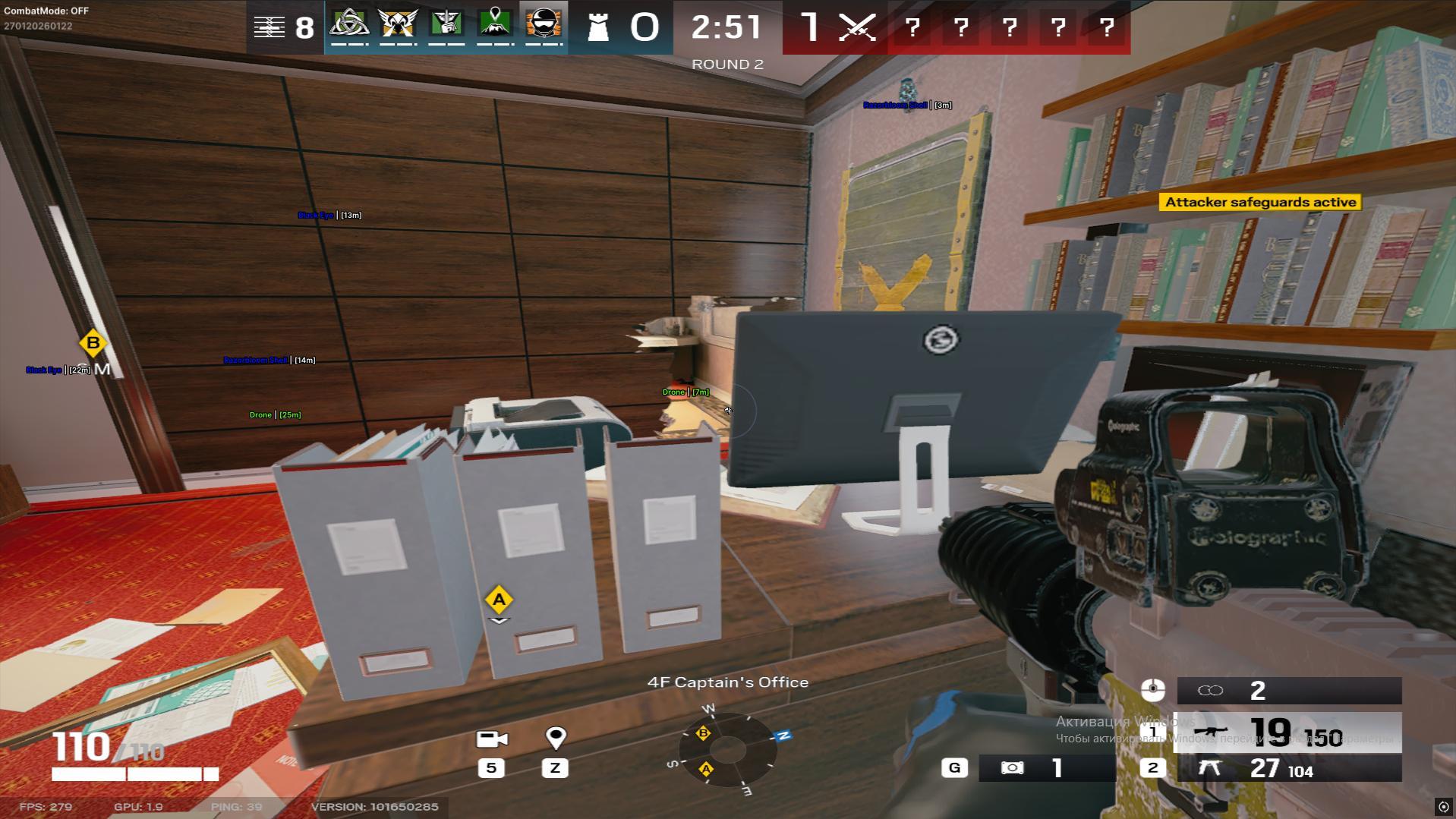Click the round timer showing 2:51

[x=726, y=28]
